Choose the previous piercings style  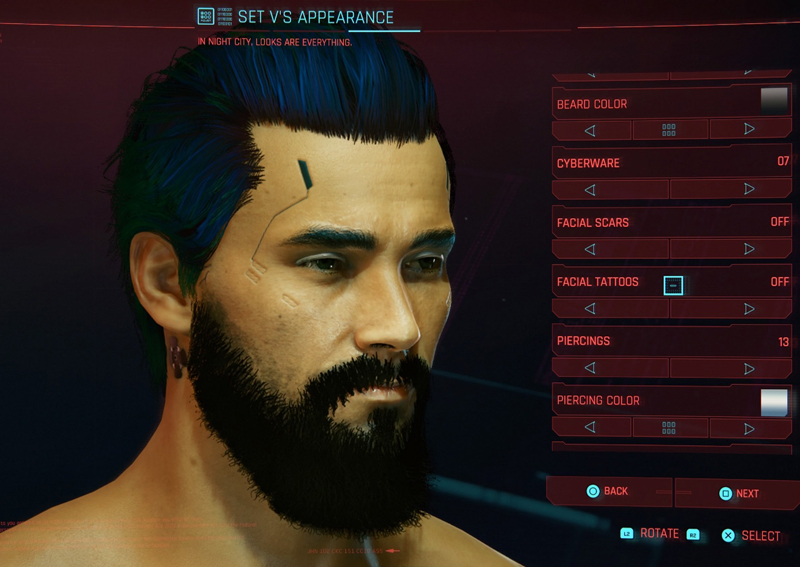[590, 368]
